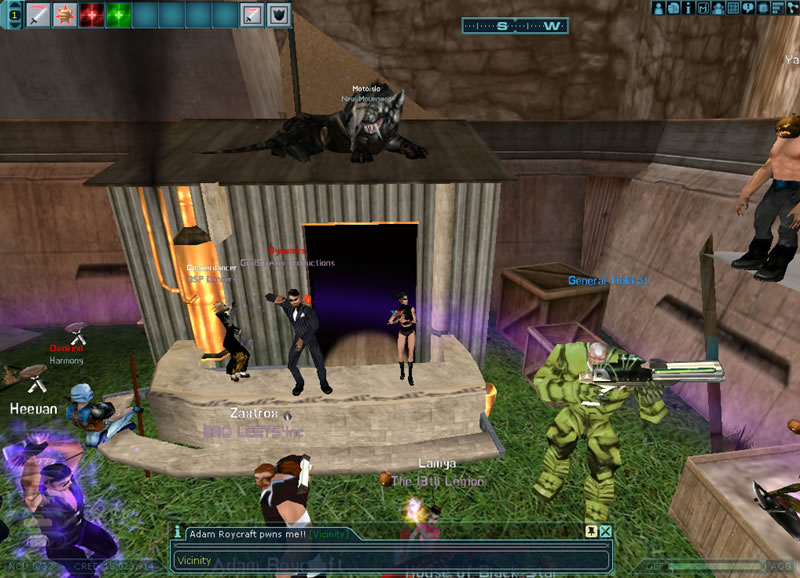Screen dimensions: 800x578
Task: Click the Vicinity chat input field
Action: [x=390, y=561]
